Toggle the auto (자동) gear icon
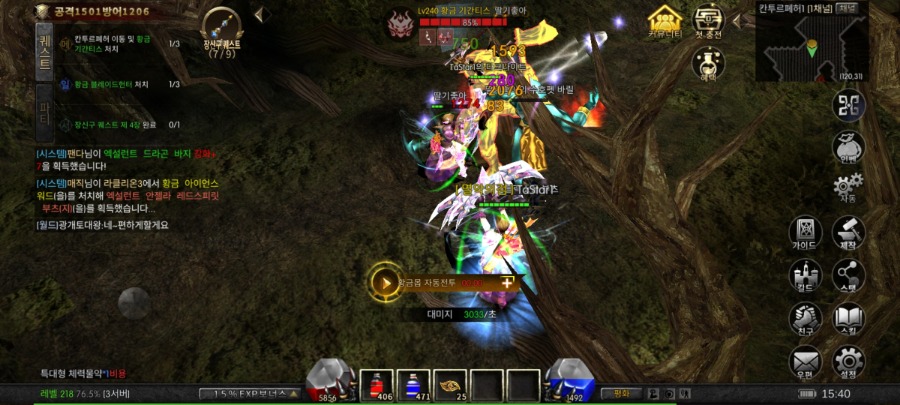Viewport: 900px width, 405px height. tap(848, 189)
